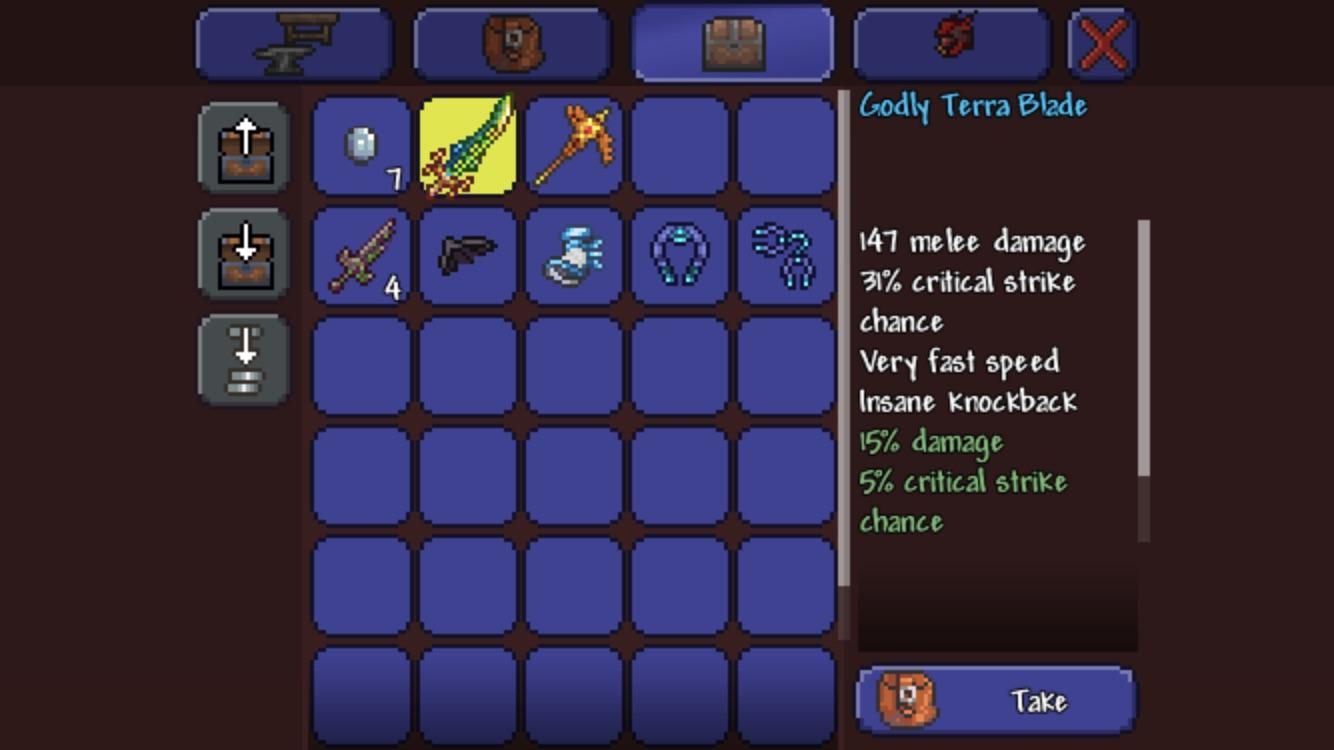Select the blue horseshoe charm item
Image resolution: width=1334 pixels, height=750 pixels.
pos(680,255)
